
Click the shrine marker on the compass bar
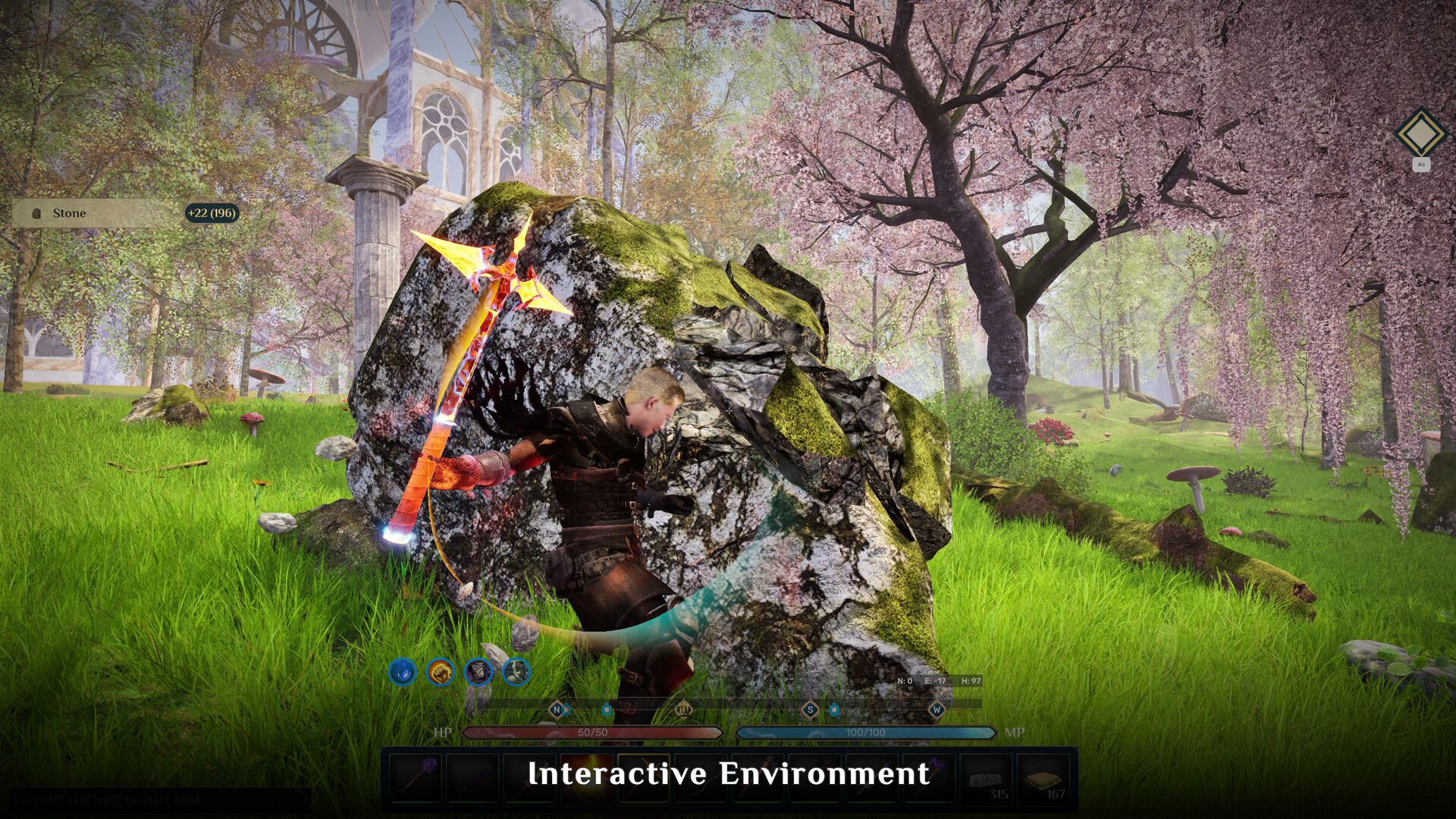(685, 708)
